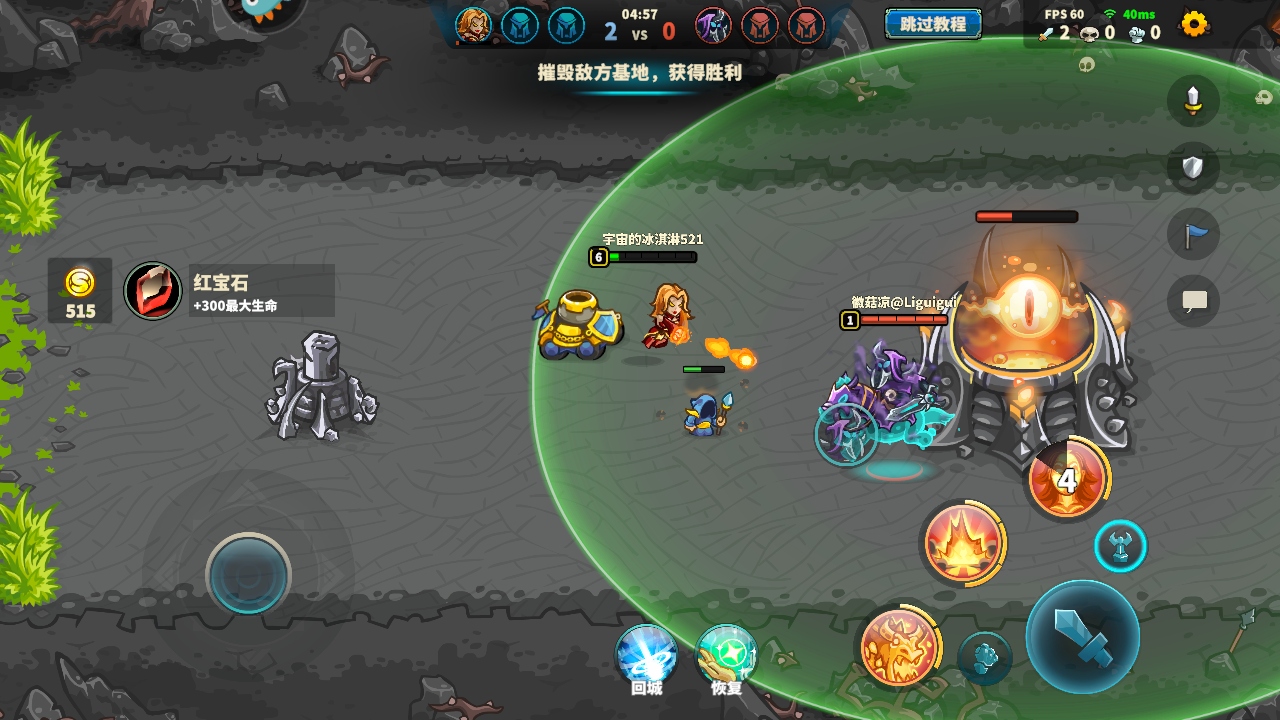Select the purple enemy hero portrait
Viewport: 1280px width, 720px height.
[713, 25]
